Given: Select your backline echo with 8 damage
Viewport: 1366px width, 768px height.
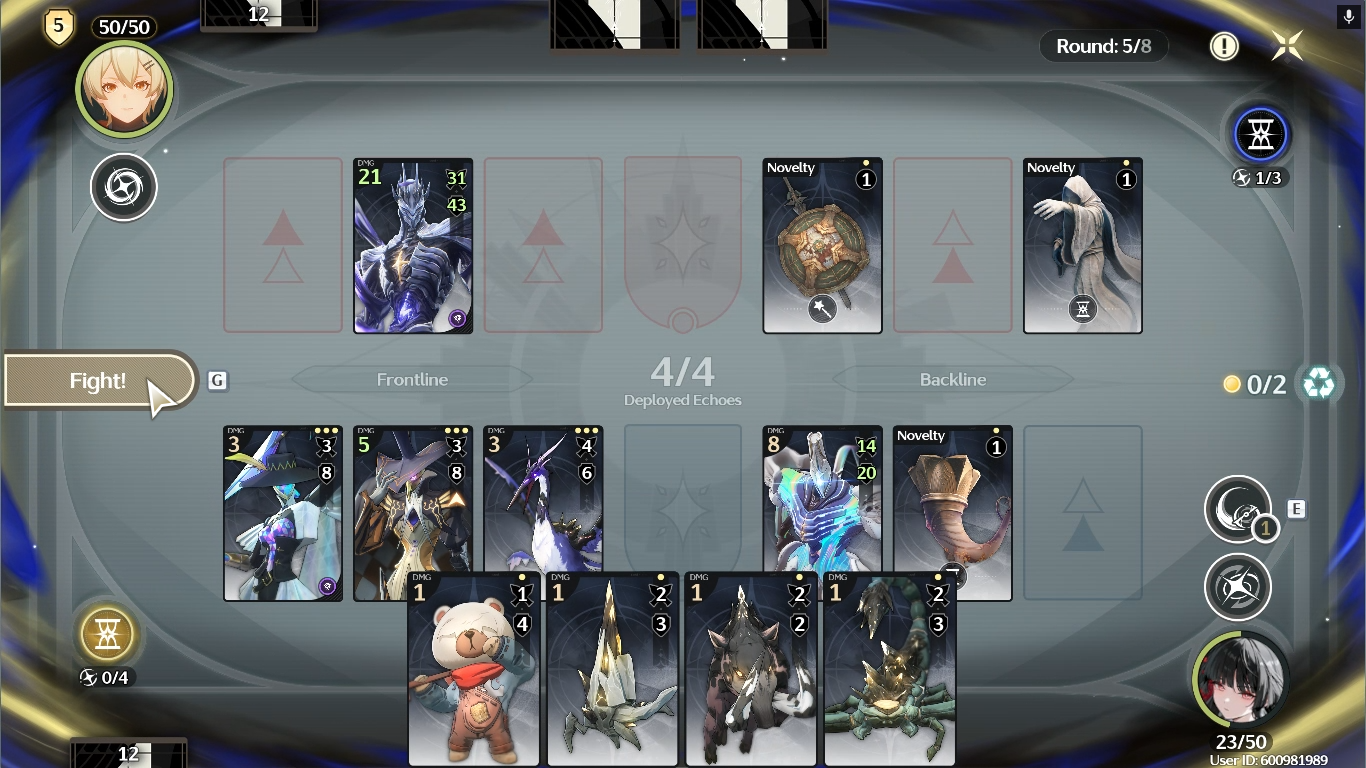Looking at the screenshot, I should (x=822, y=500).
